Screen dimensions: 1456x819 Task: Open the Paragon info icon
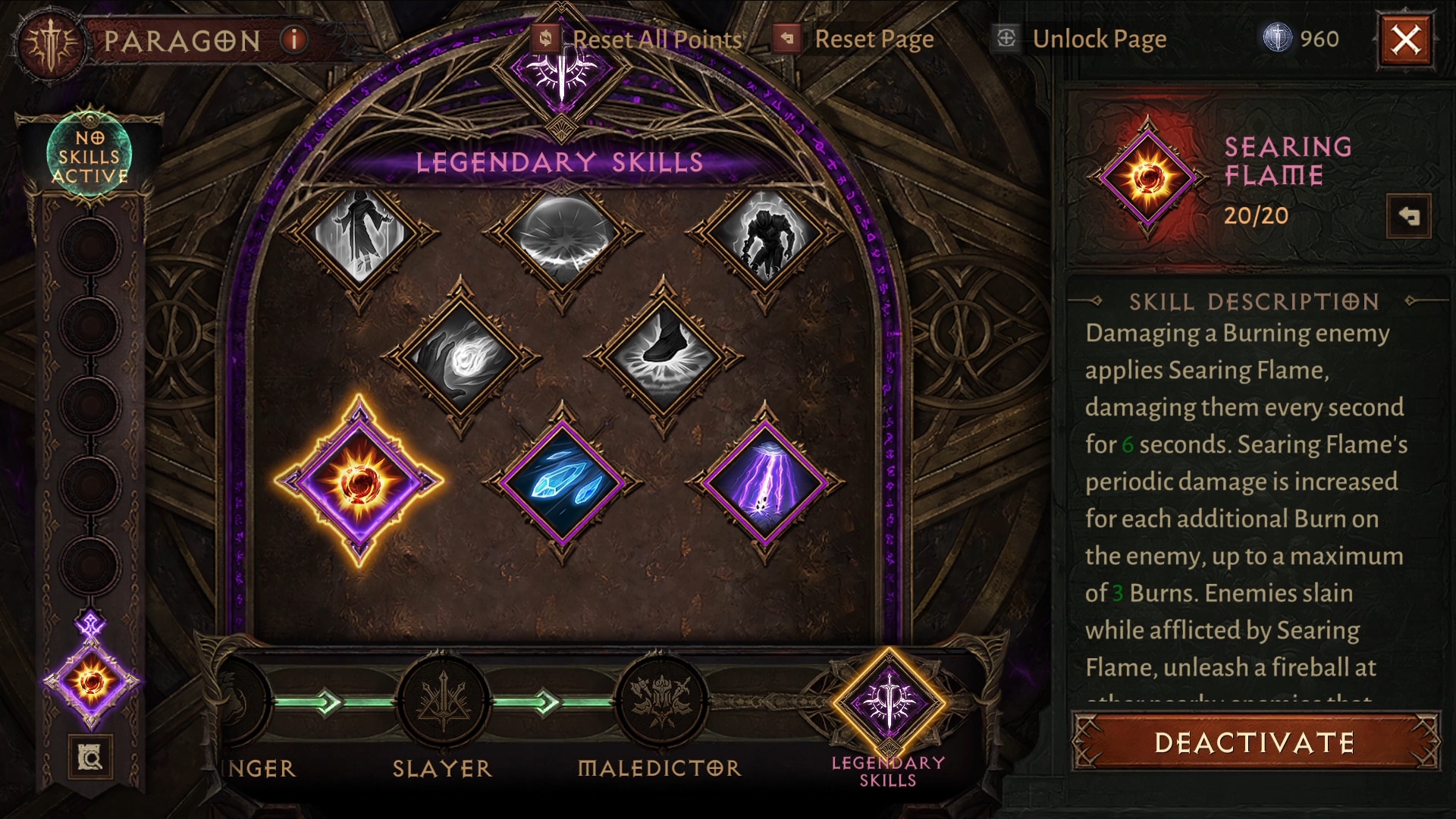point(293,39)
